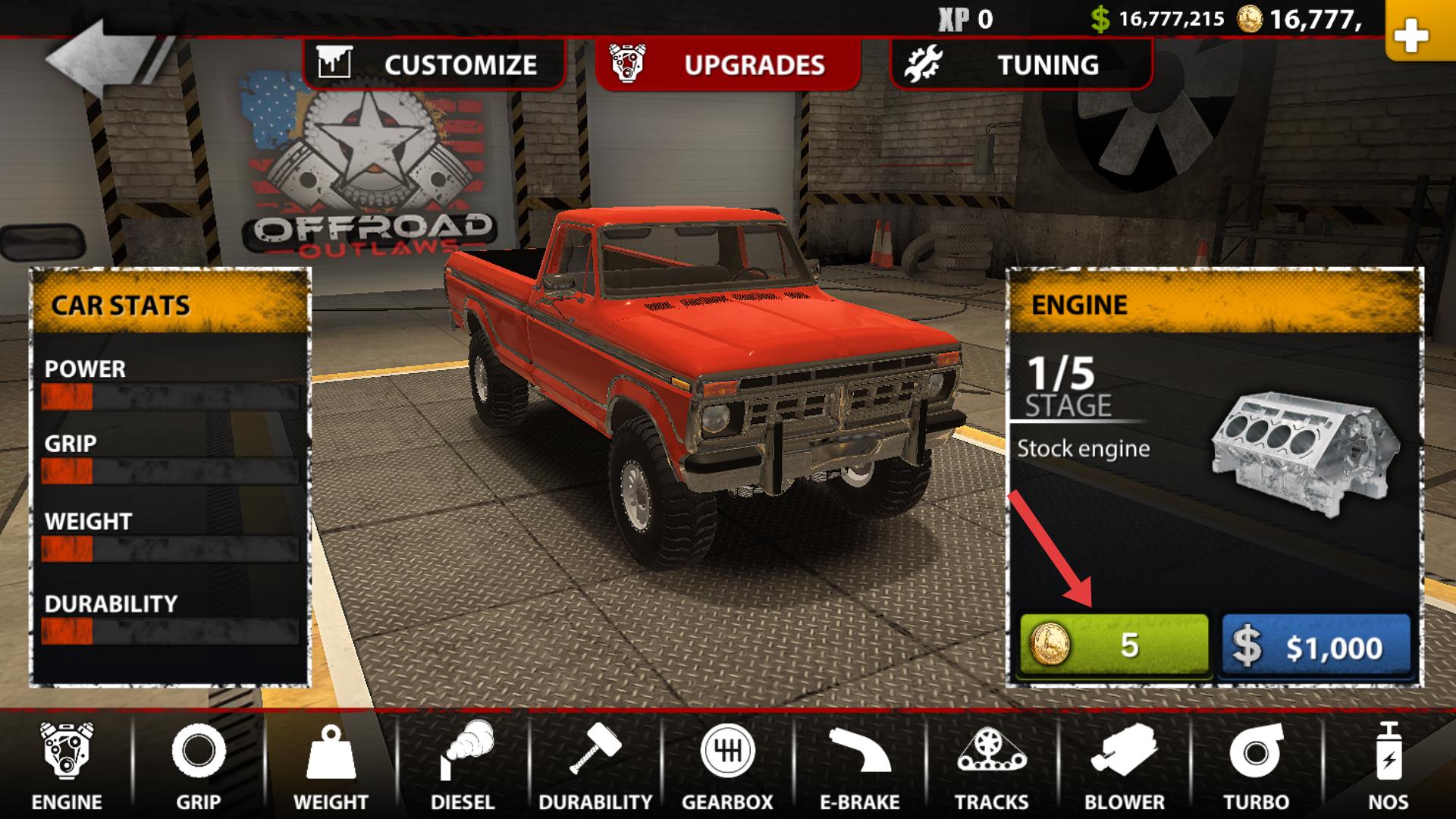Select the Engine upgrade category
The width and height of the screenshot is (1456, 819).
(67, 766)
